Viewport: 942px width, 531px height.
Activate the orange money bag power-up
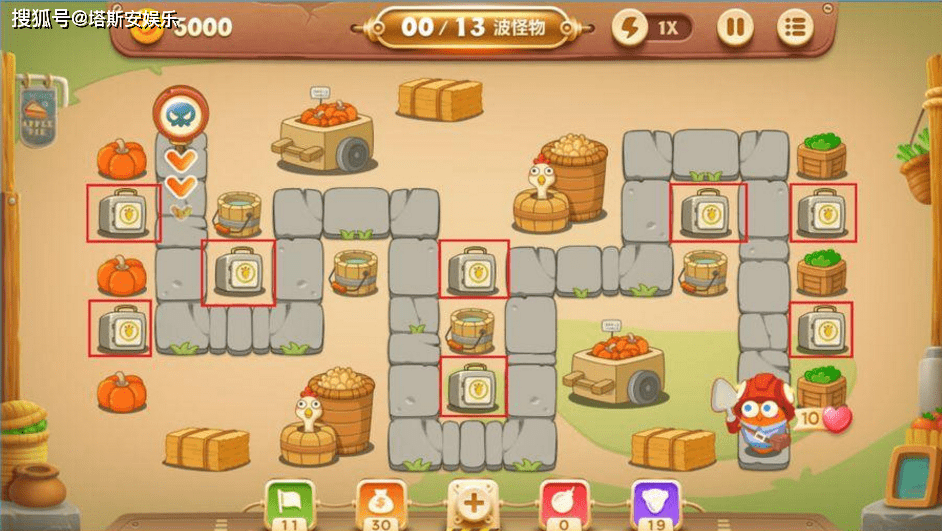[379, 501]
